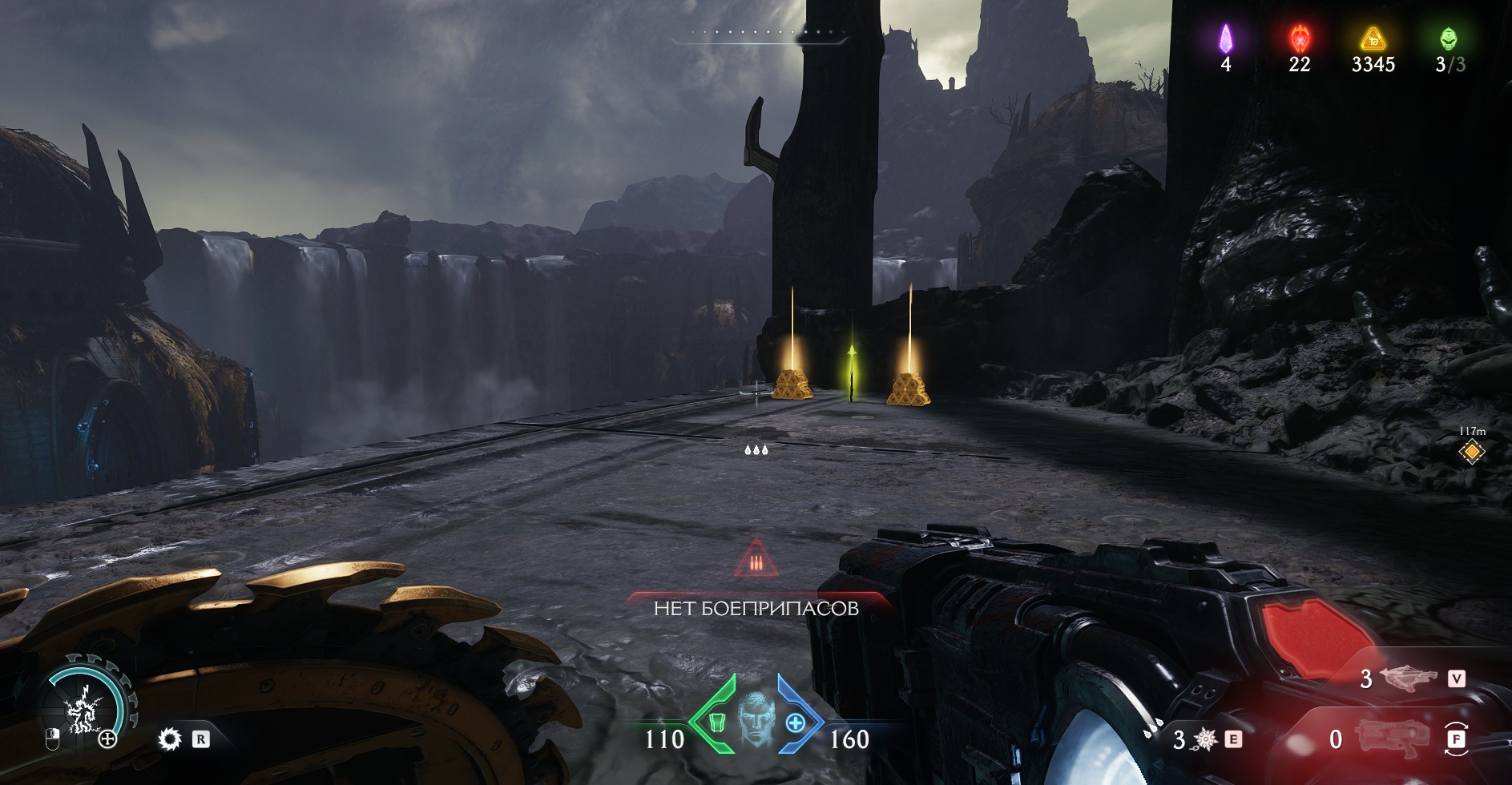Viewport: 1512px width, 785px height.
Task: Click the shield saw throw icon
Action: click(x=170, y=739)
